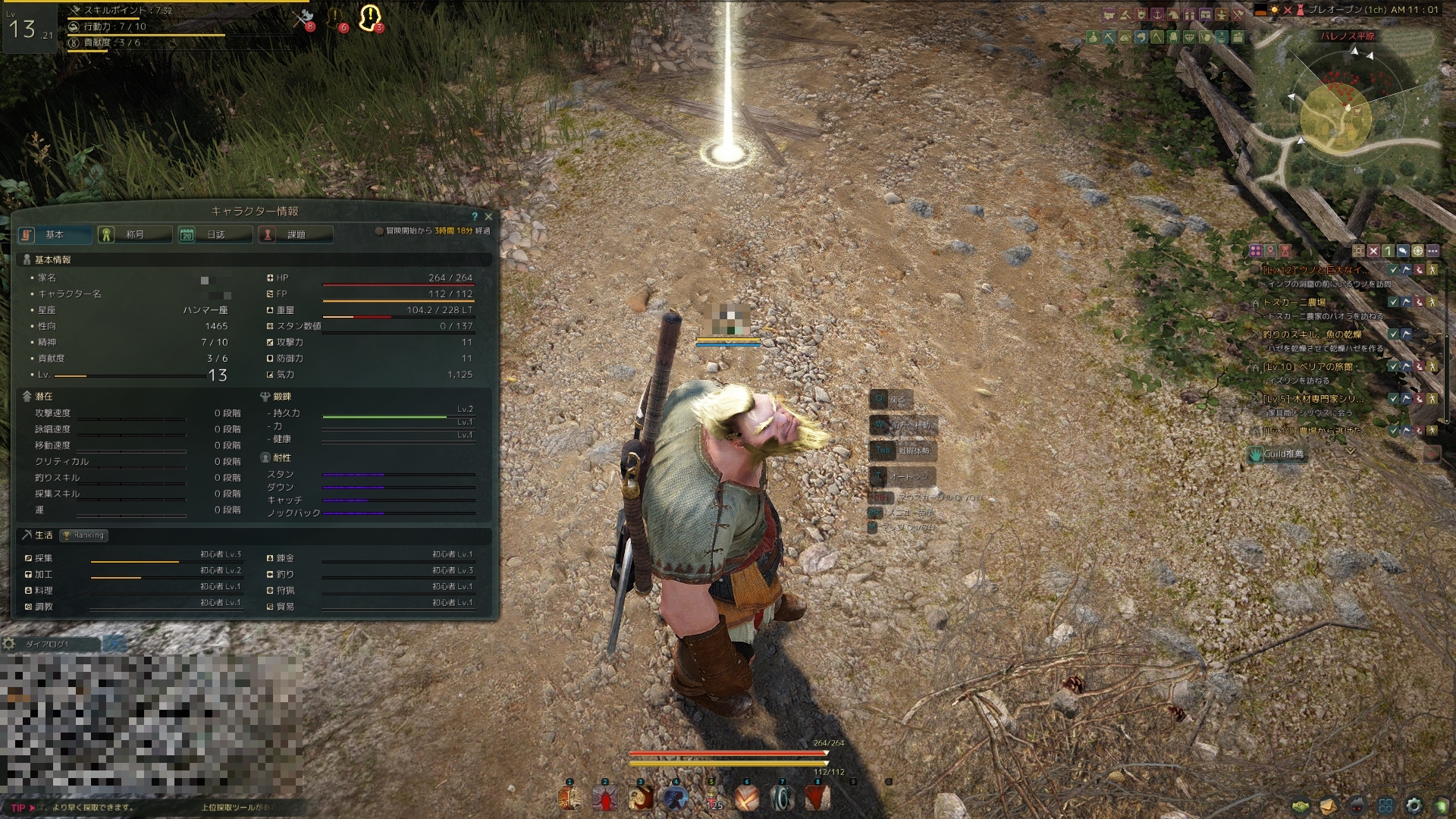Close the character information window
1456x819 pixels.
[488, 217]
